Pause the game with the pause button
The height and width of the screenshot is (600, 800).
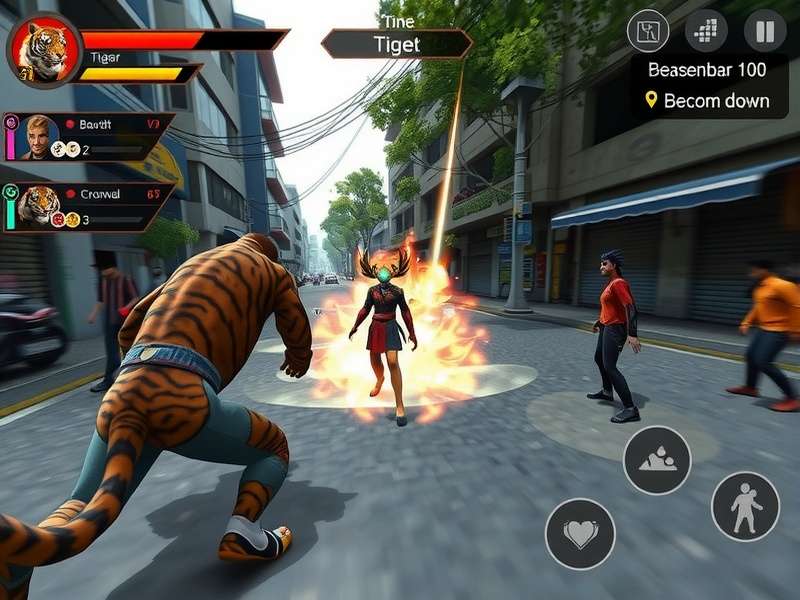[x=765, y=31]
